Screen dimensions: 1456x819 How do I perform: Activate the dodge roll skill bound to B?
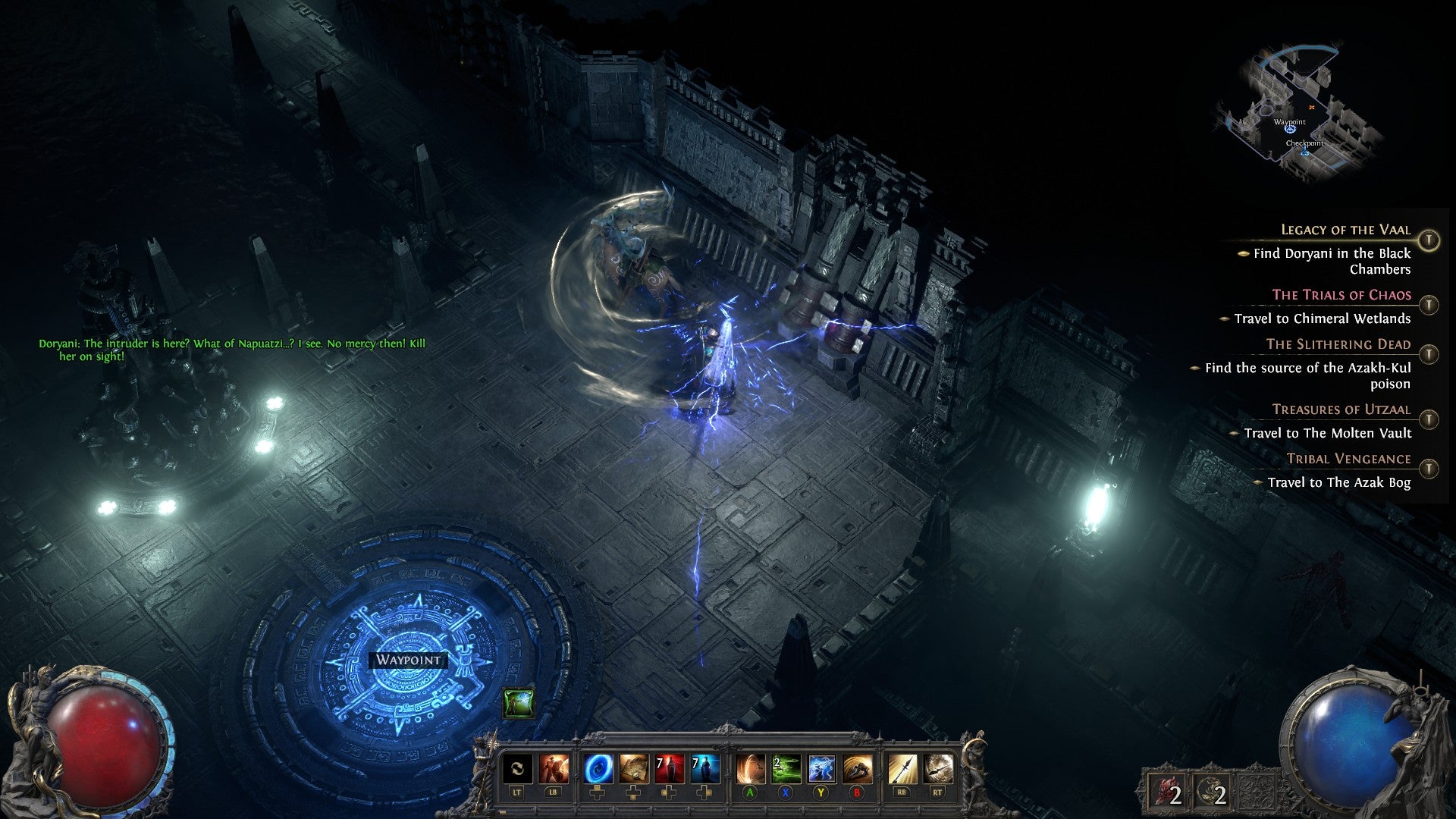[x=859, y=768]
